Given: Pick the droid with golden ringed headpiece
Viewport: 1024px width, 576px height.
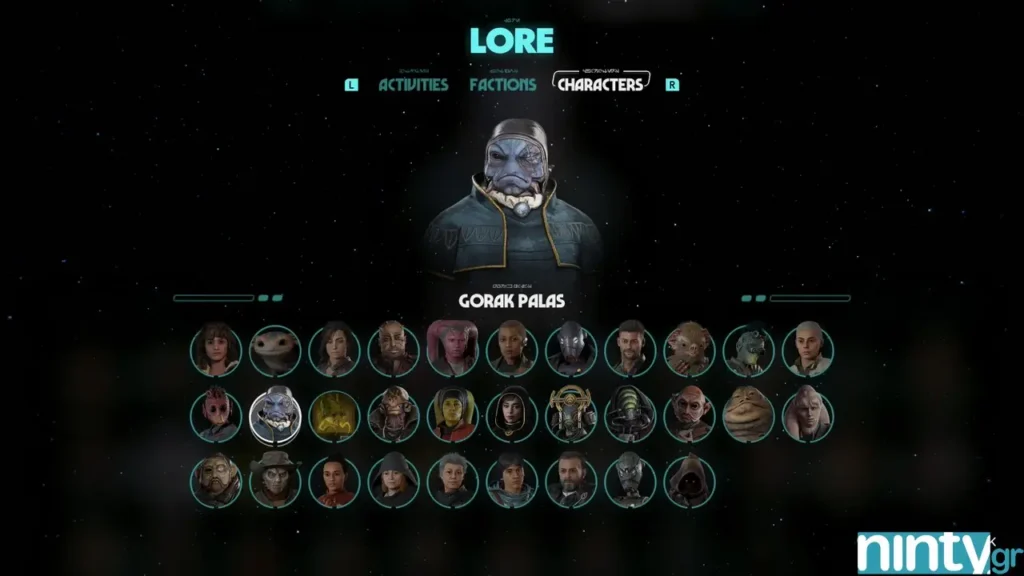Looking at the screenshot, I should tap(571, 414).
